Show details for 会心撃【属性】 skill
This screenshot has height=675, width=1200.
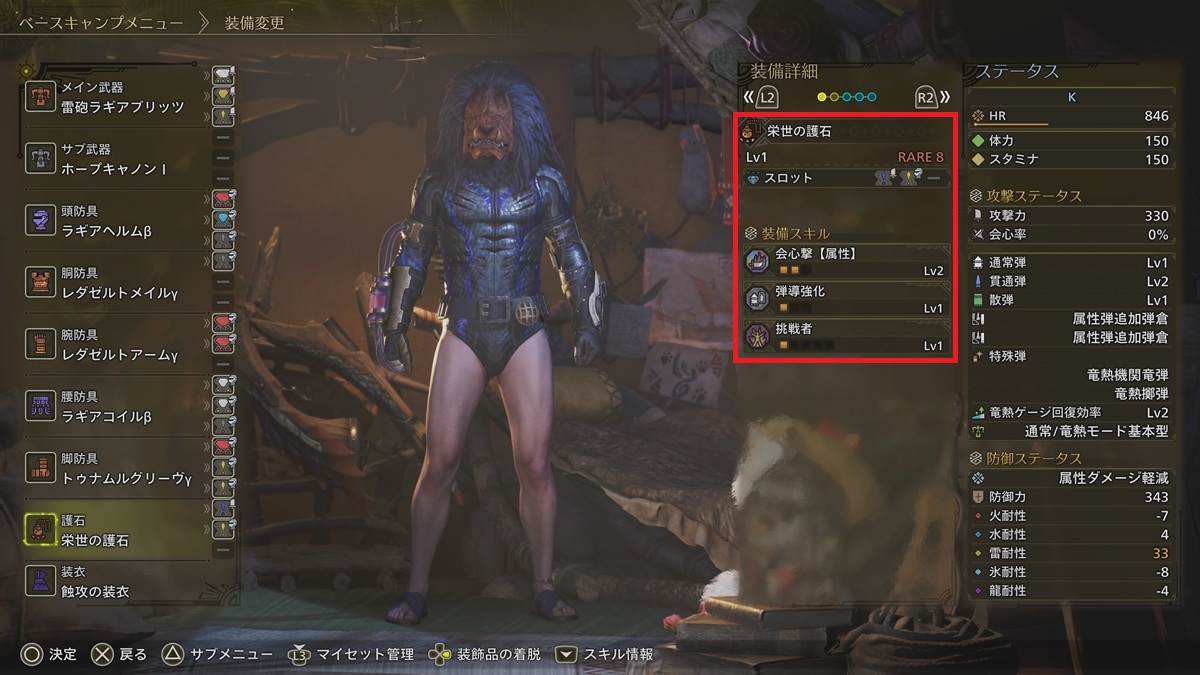tap(845, 261)
